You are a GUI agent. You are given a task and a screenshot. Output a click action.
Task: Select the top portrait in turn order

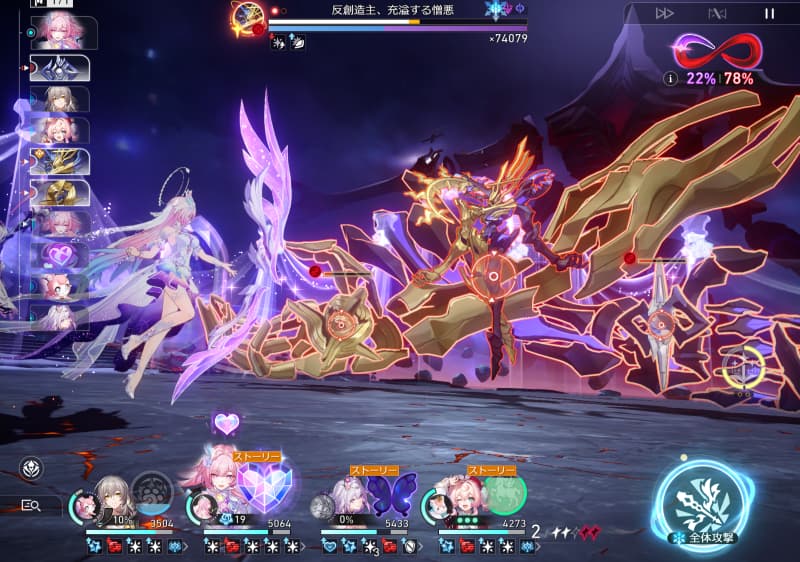point(62,31)
